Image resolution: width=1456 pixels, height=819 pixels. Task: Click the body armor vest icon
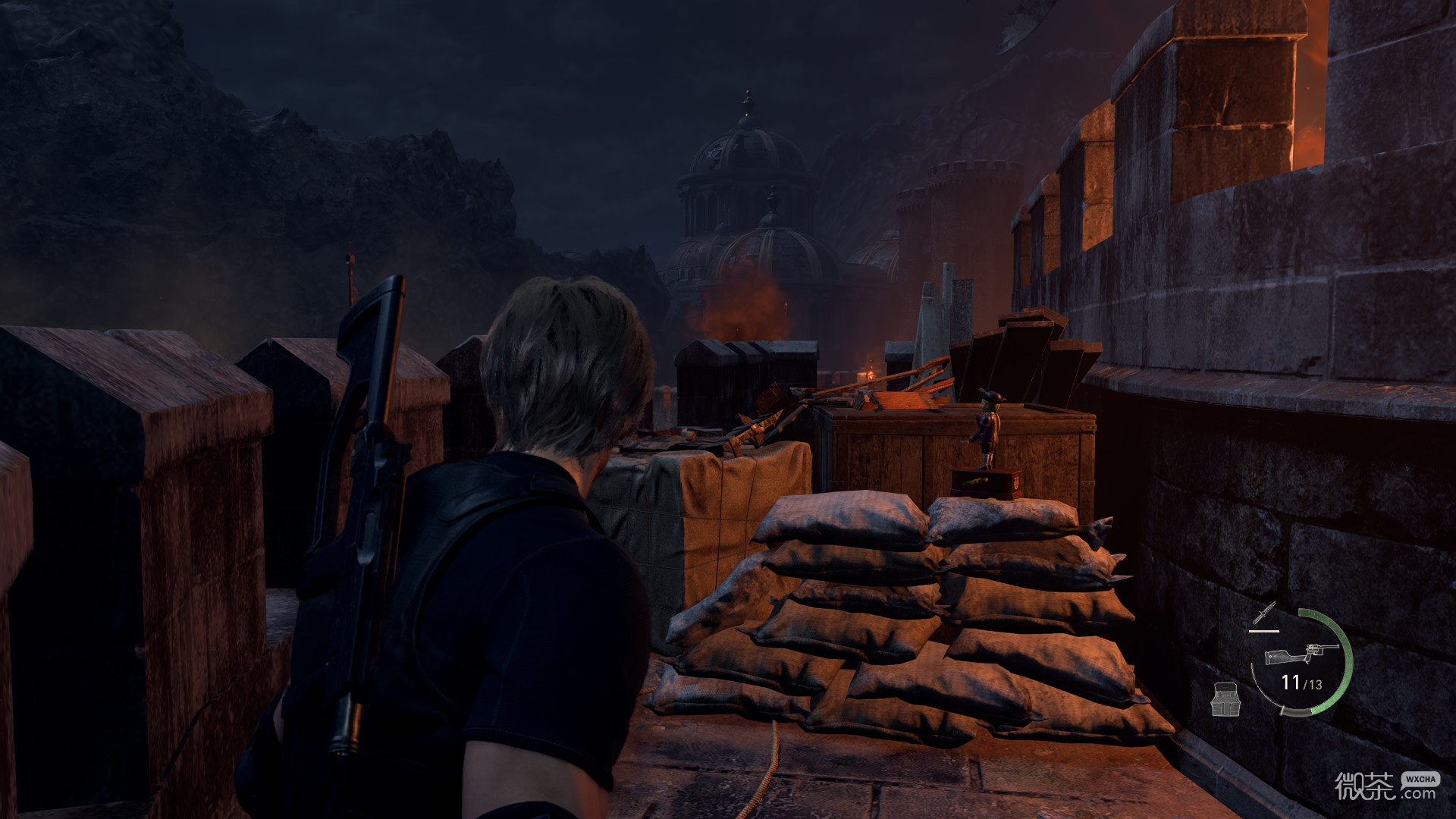click(1225, 698)
